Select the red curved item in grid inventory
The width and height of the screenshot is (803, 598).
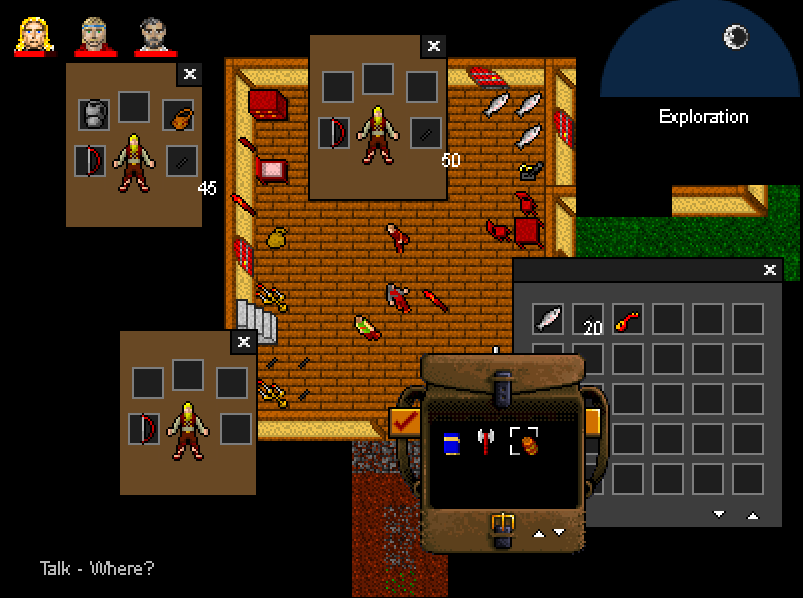click(x=628, y=319)
